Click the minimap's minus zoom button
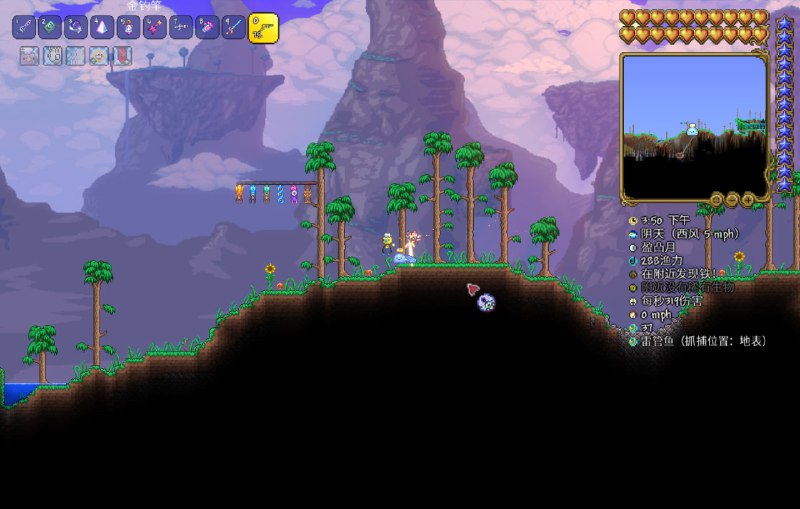 coord(732,200)
